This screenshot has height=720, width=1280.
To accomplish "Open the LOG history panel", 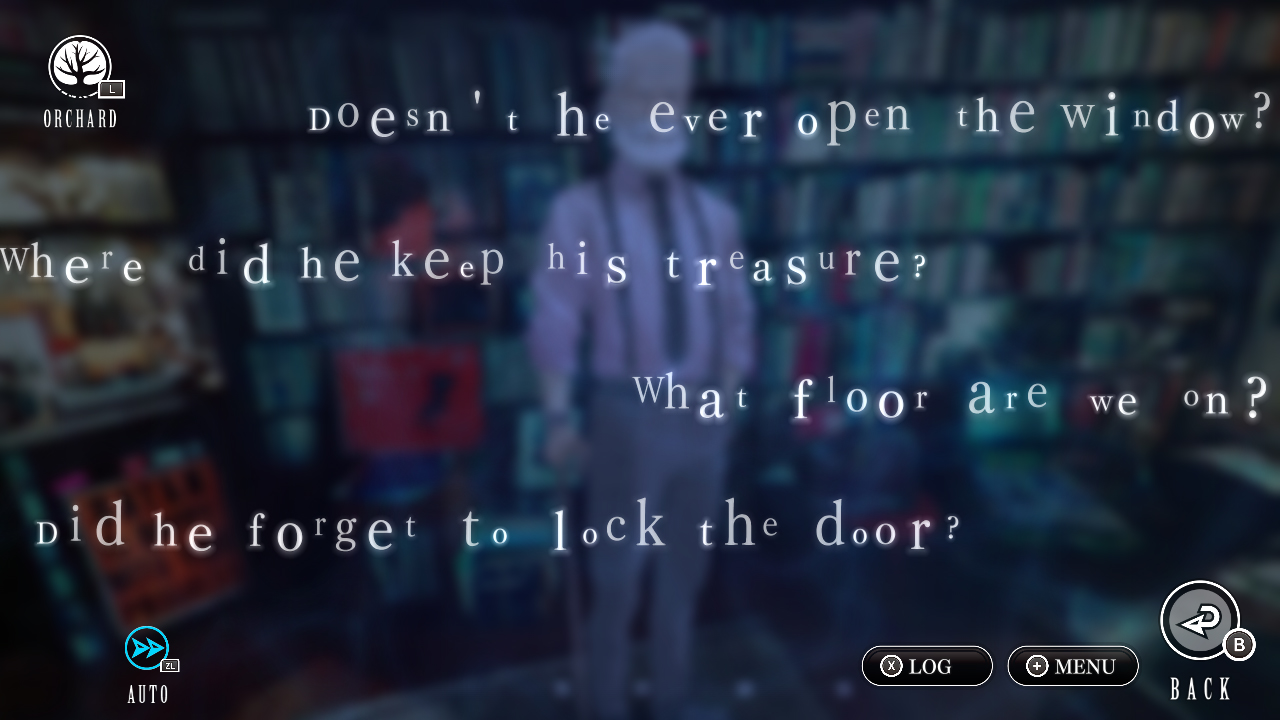I will coord(926,666).
